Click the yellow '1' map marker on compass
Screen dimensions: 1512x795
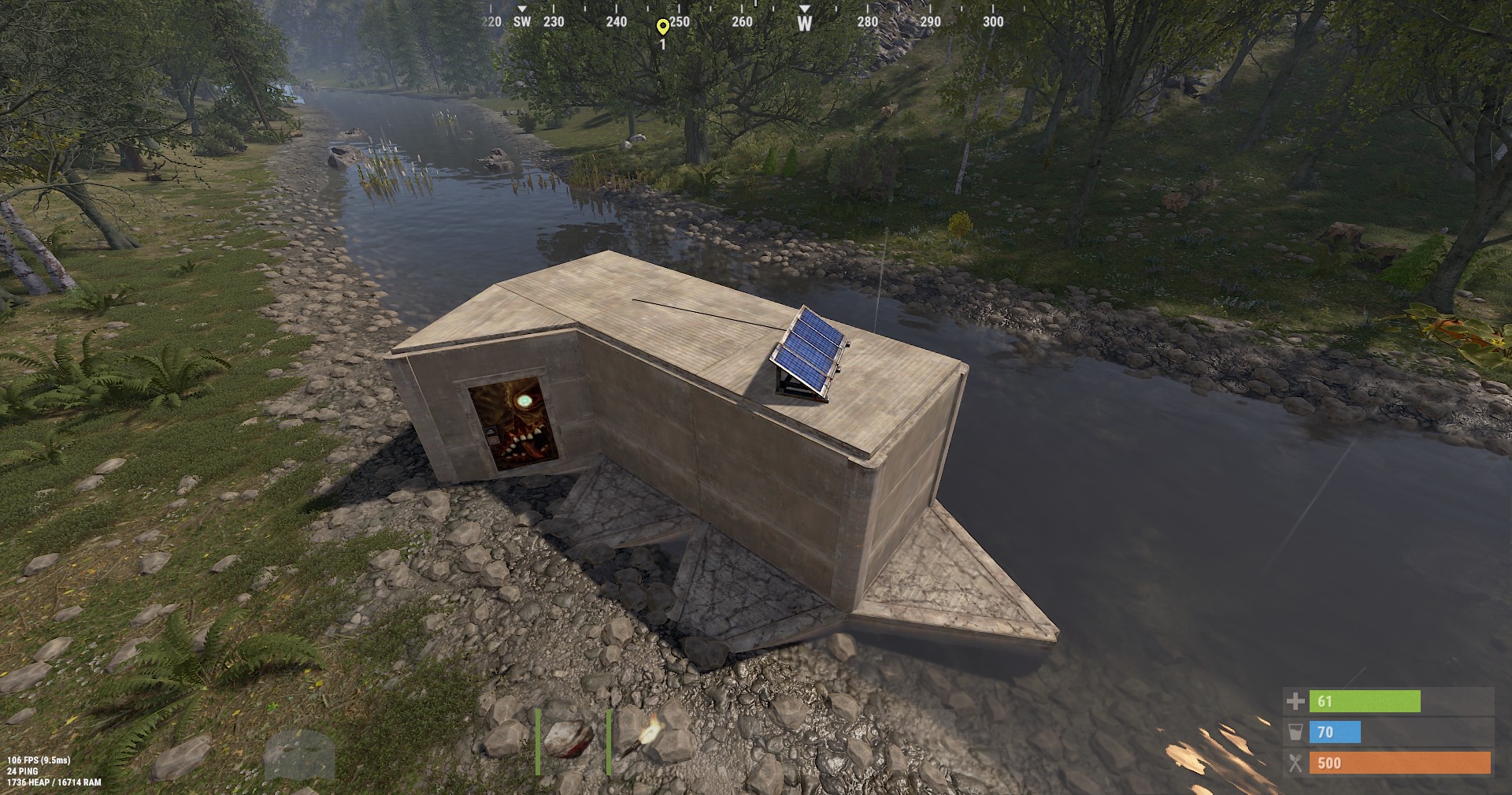662,24
